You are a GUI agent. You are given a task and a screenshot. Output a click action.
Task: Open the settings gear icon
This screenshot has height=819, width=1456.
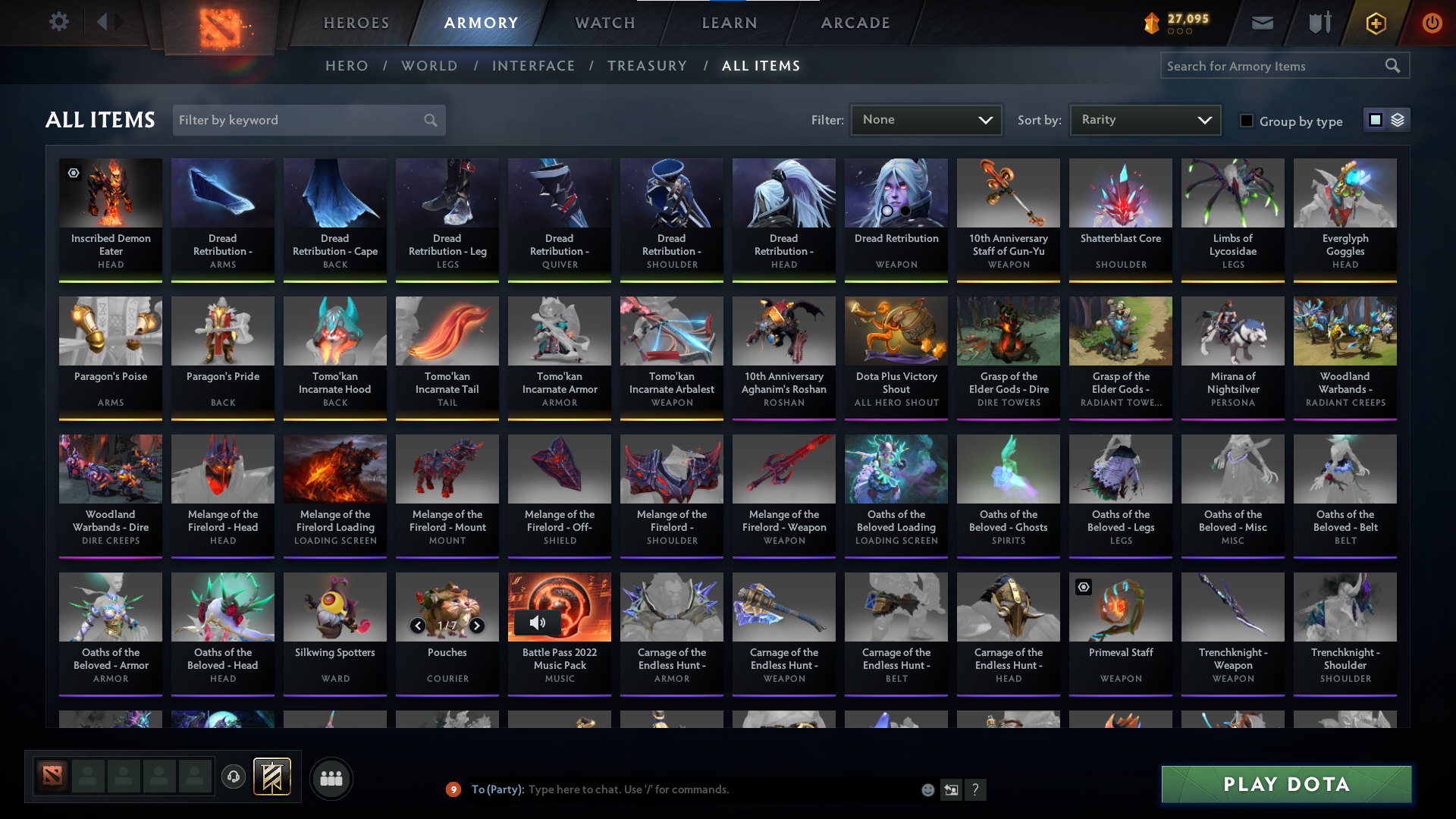59,22
